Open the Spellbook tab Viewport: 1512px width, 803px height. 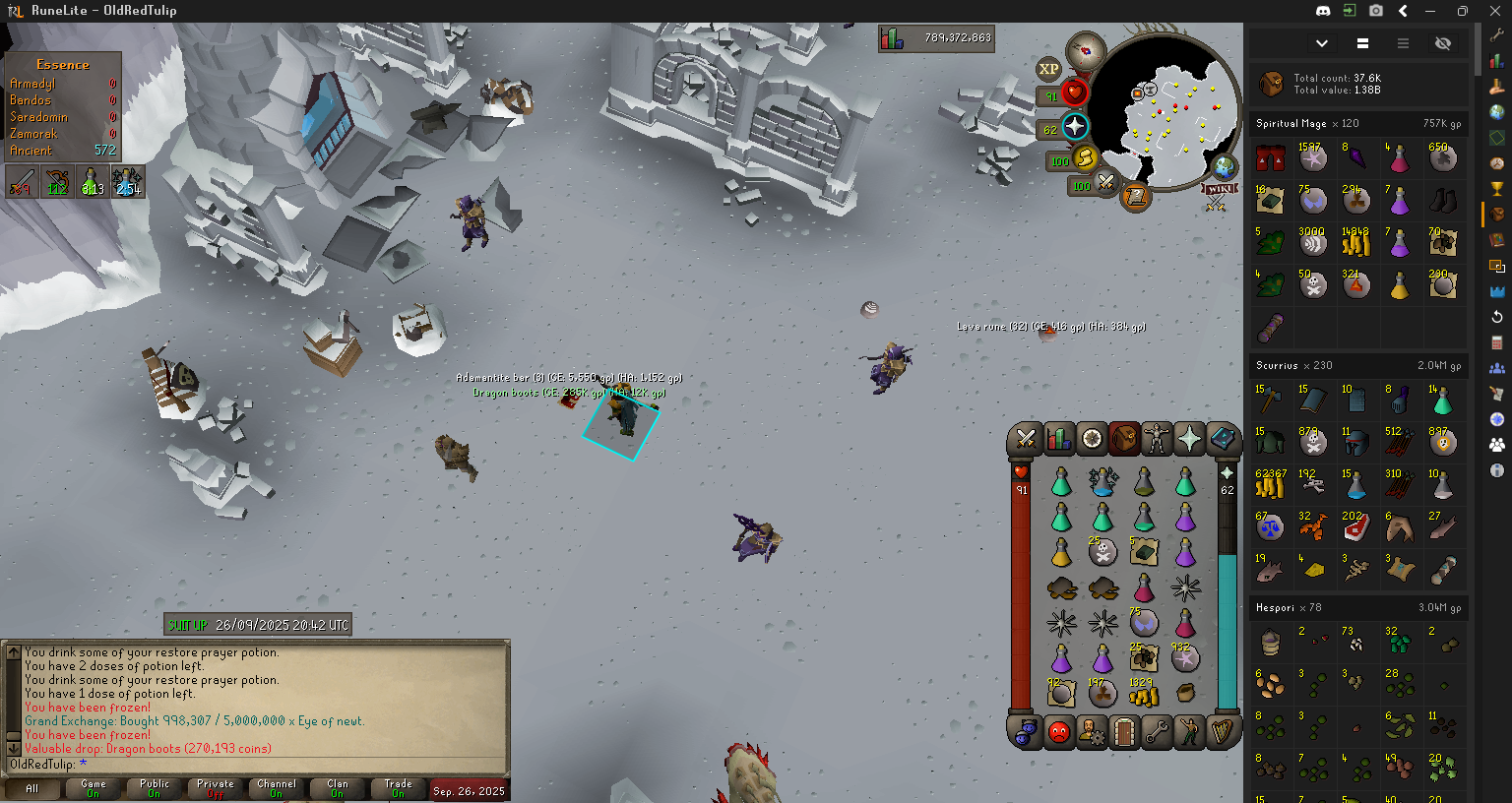coord(1223,439)
